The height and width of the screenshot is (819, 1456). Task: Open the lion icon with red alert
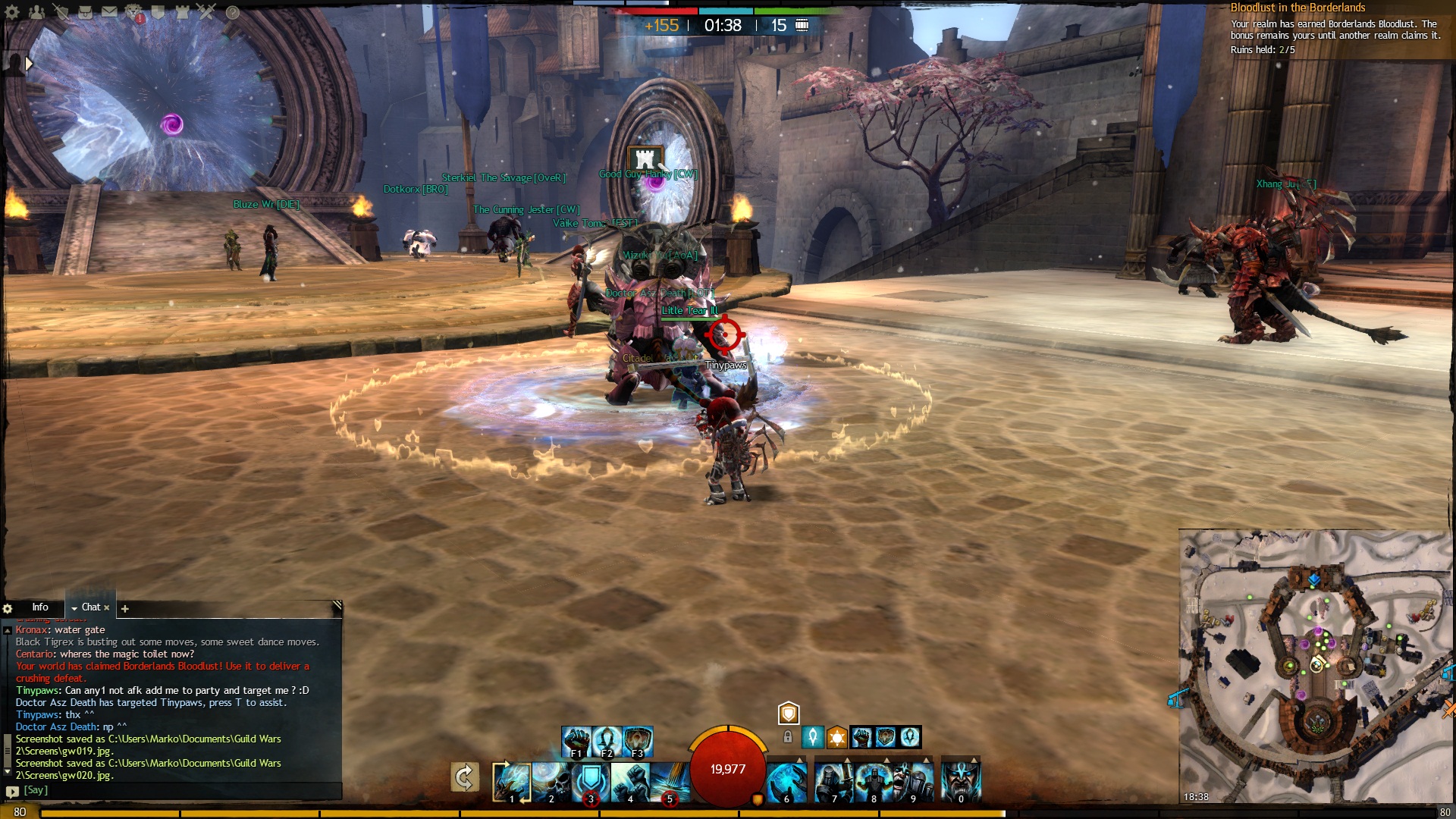click(134, 11)
